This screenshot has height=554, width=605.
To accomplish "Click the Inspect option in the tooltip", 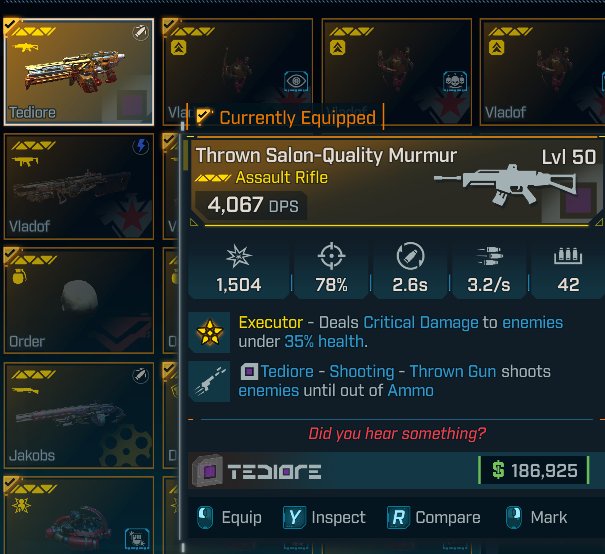I will pos(324,517).
